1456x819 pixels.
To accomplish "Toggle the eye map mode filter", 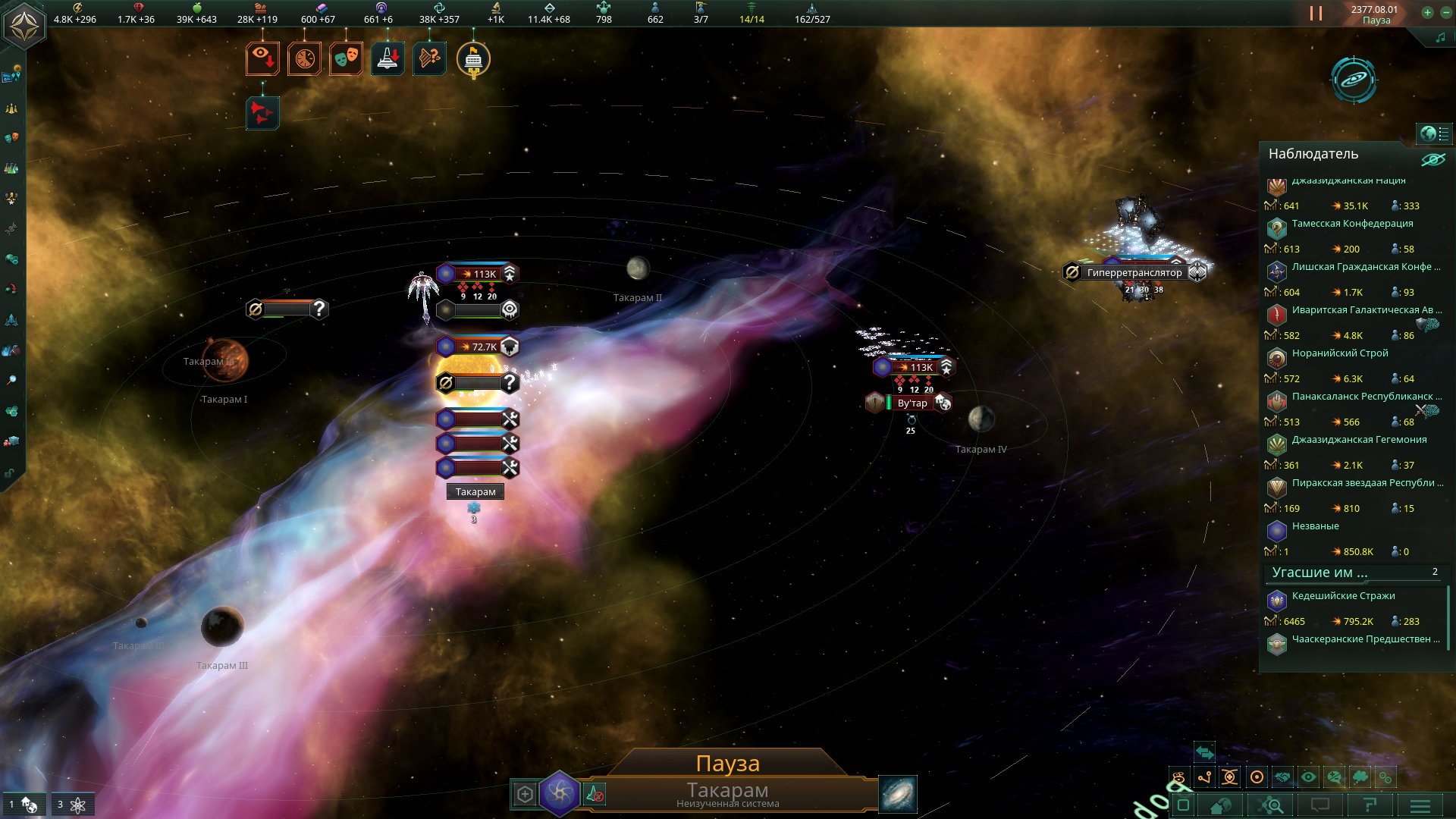I will click(x=1308, y=777).
